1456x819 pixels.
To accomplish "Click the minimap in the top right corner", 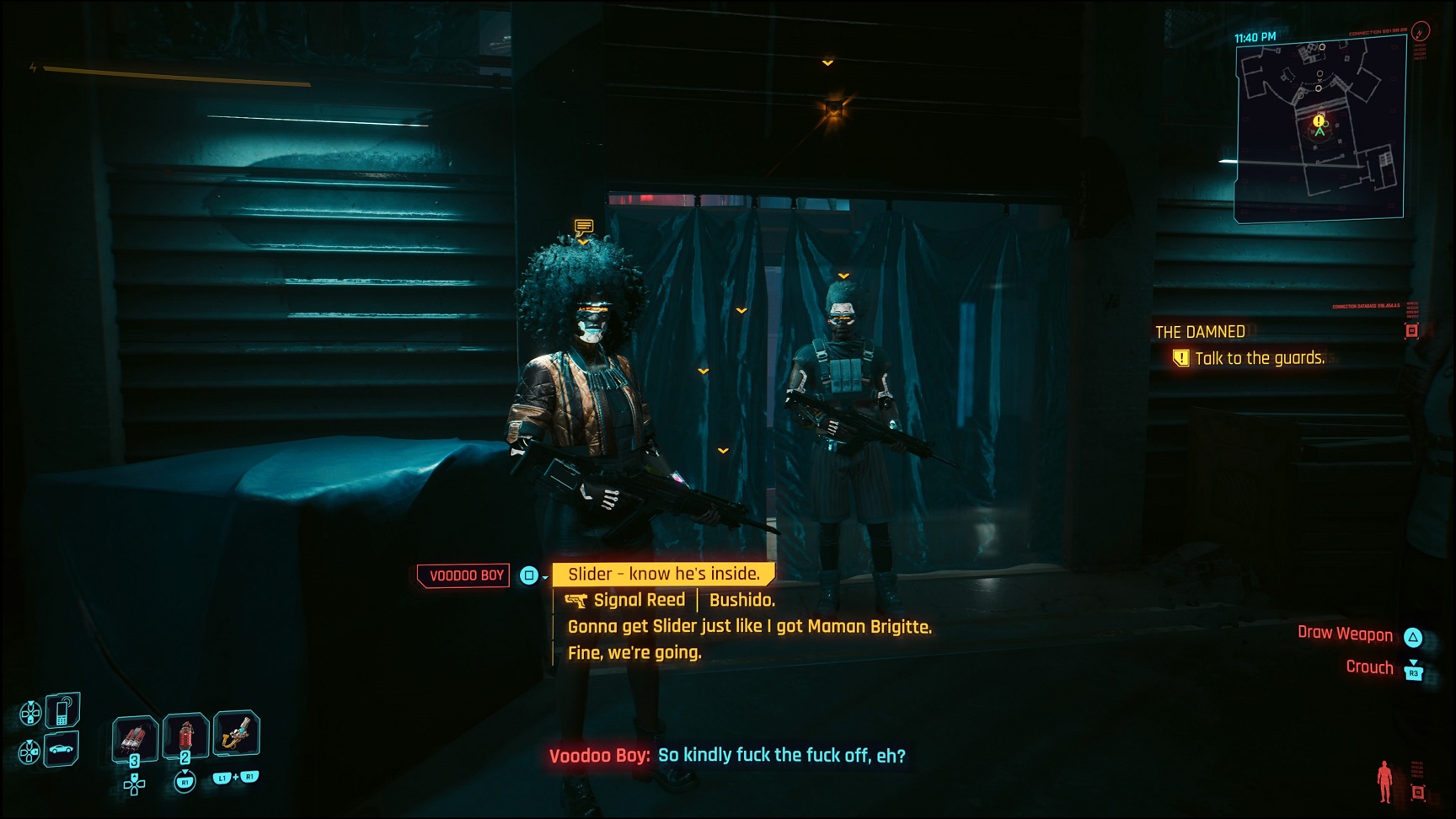I will pyautogui.click(x=1323, y=118).
